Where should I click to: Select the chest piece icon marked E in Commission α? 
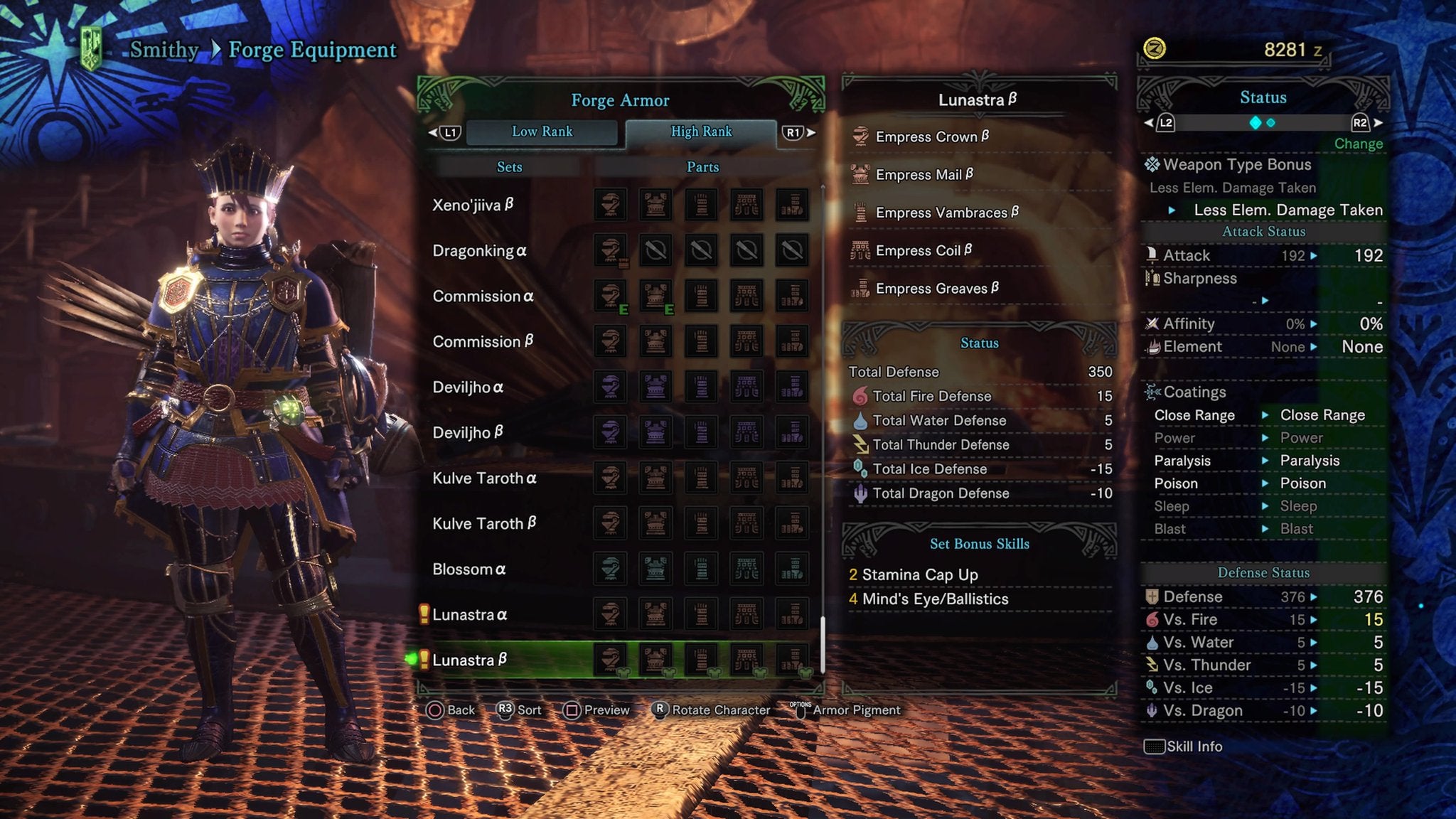click(655, 296)
